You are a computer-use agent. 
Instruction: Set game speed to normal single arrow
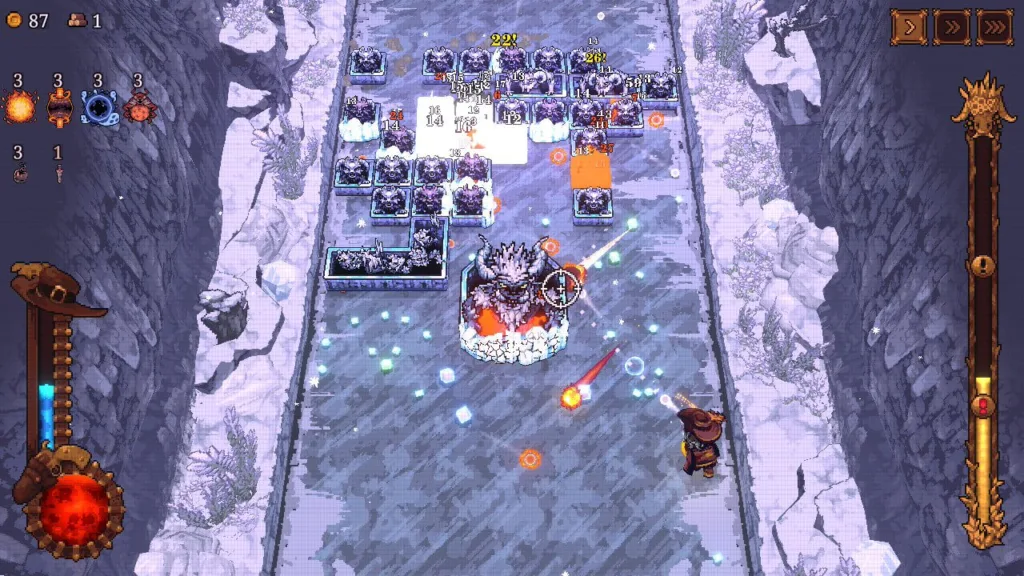(x=909, y=27)
